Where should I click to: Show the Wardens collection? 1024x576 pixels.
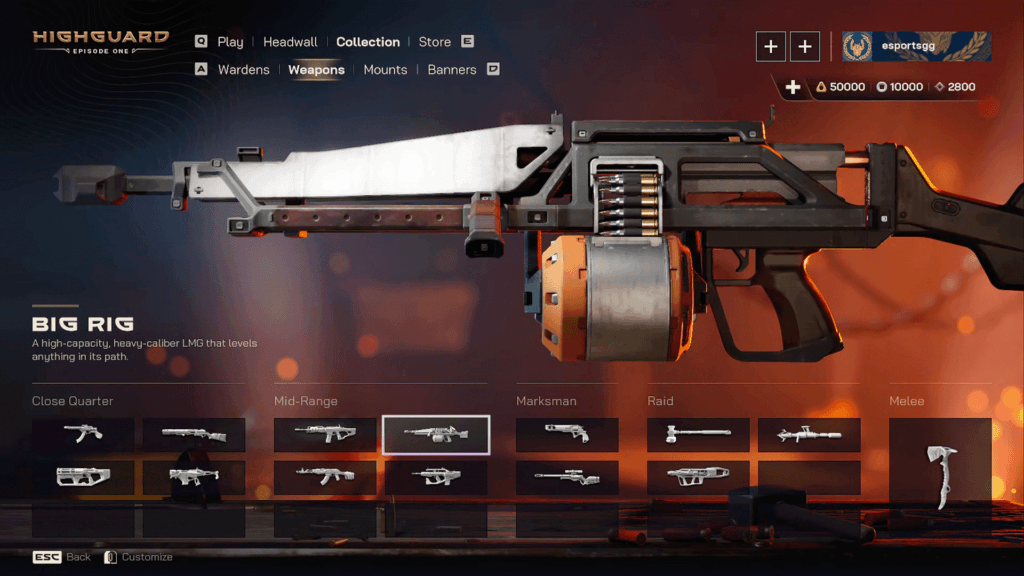(243, 70)
